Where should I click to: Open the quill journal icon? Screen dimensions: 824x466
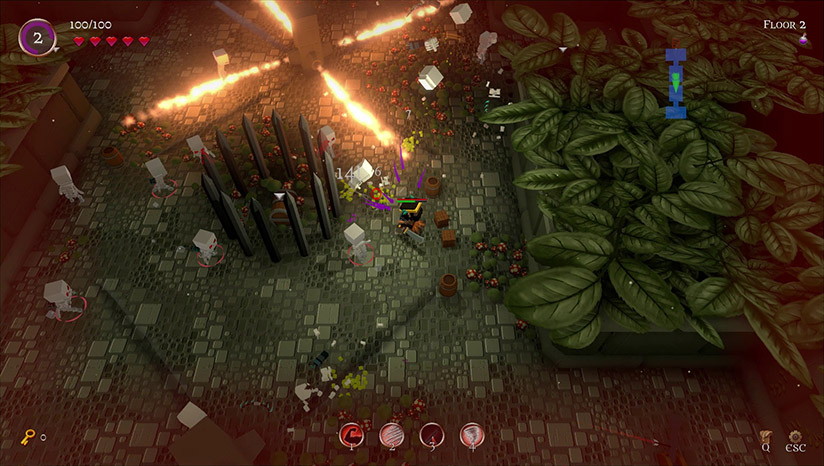coord(765,437)
